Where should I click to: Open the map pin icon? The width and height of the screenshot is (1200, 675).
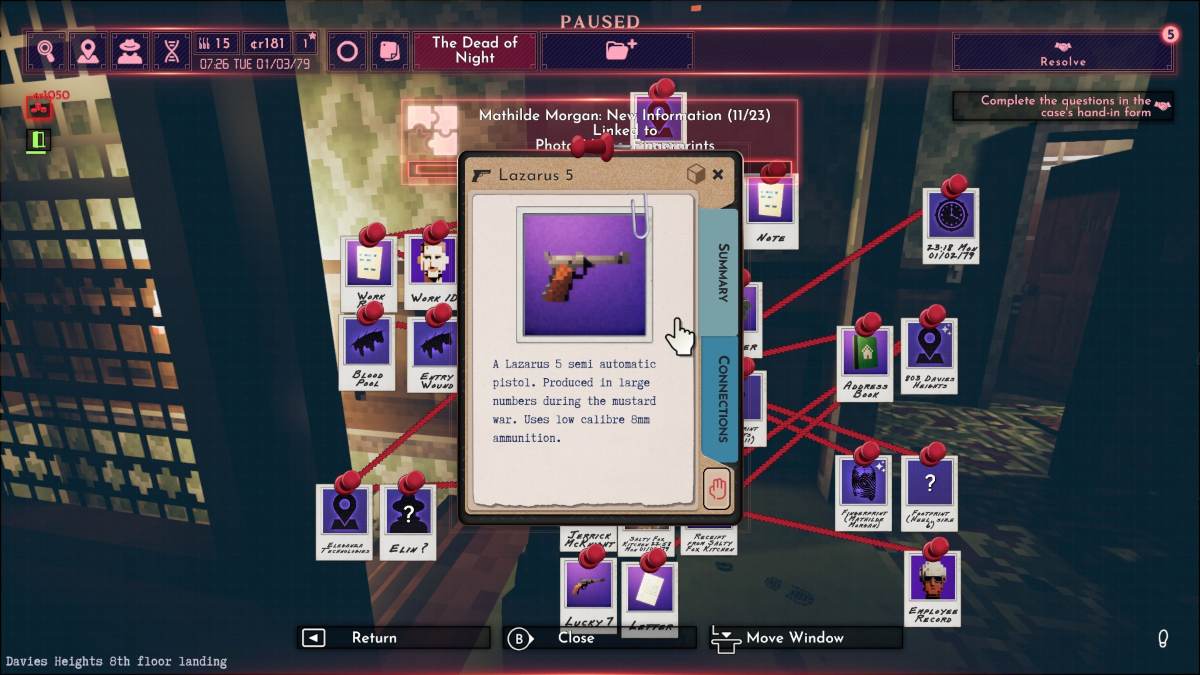pyautogui.click(x=88, y=51)
